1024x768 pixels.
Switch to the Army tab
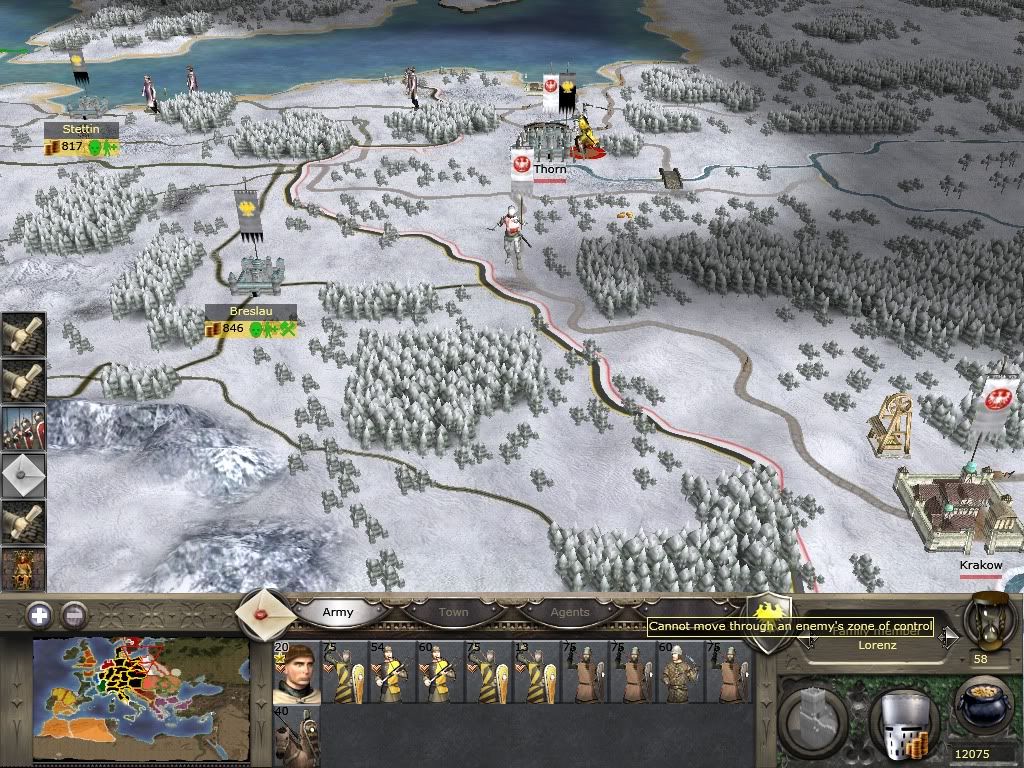tap(337, 612)
